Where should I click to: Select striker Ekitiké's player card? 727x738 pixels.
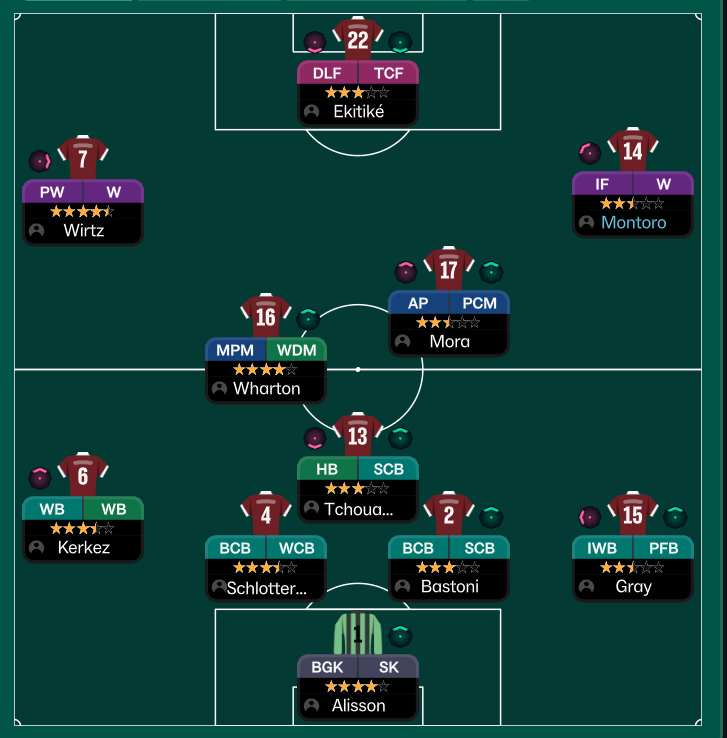(x=357, y=112)
